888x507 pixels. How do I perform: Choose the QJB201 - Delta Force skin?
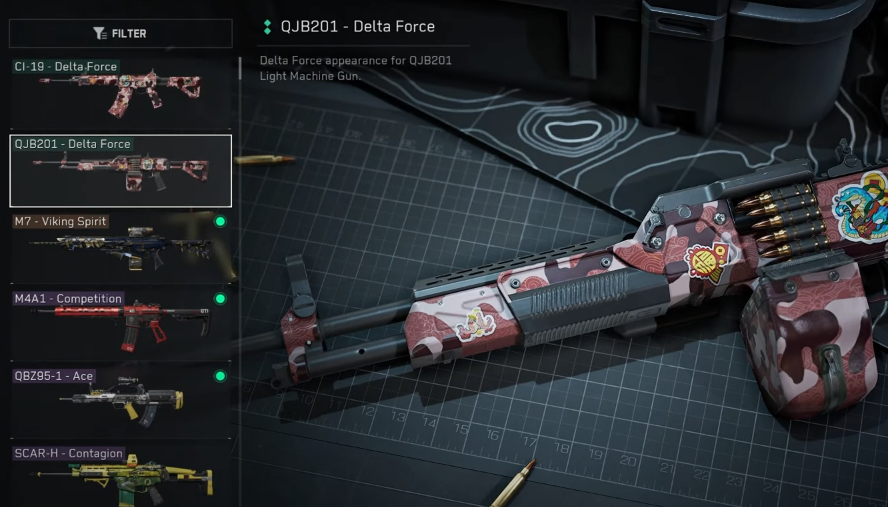(x=120, y=171)
